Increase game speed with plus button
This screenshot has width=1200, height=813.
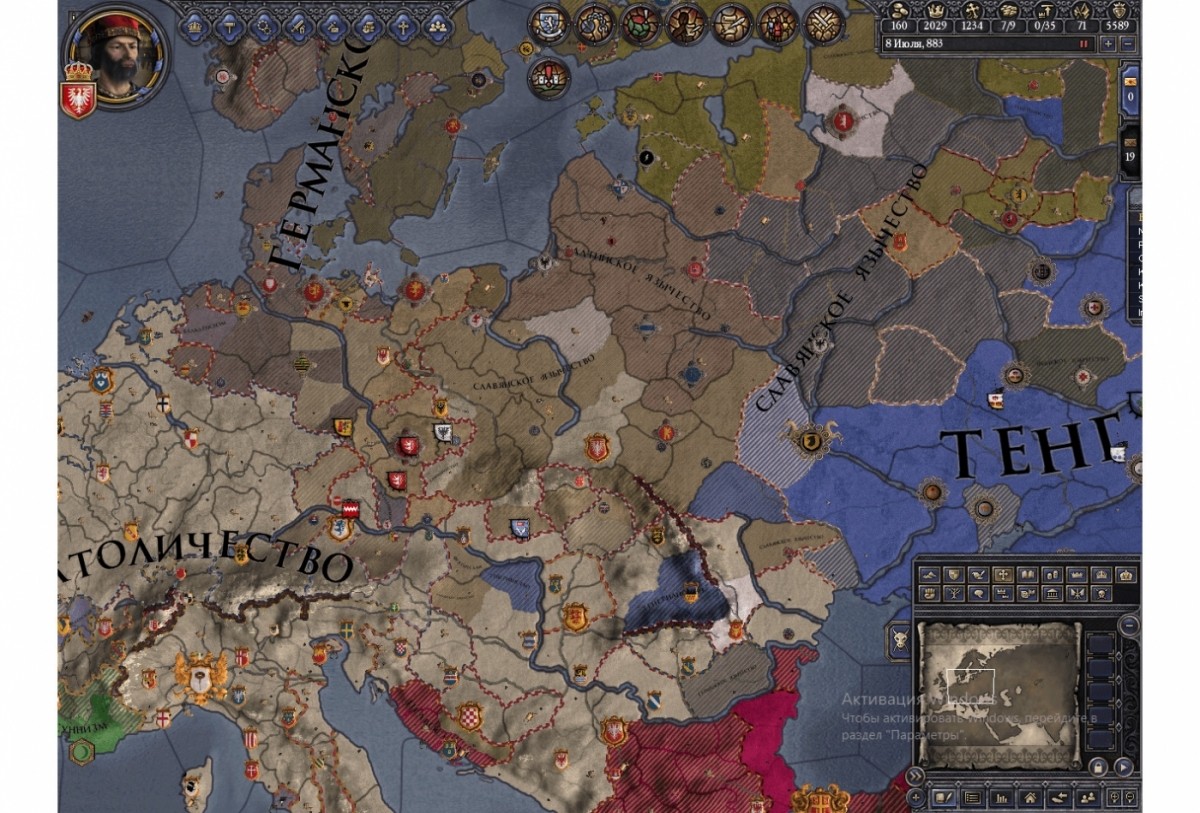click(1108, 44)
